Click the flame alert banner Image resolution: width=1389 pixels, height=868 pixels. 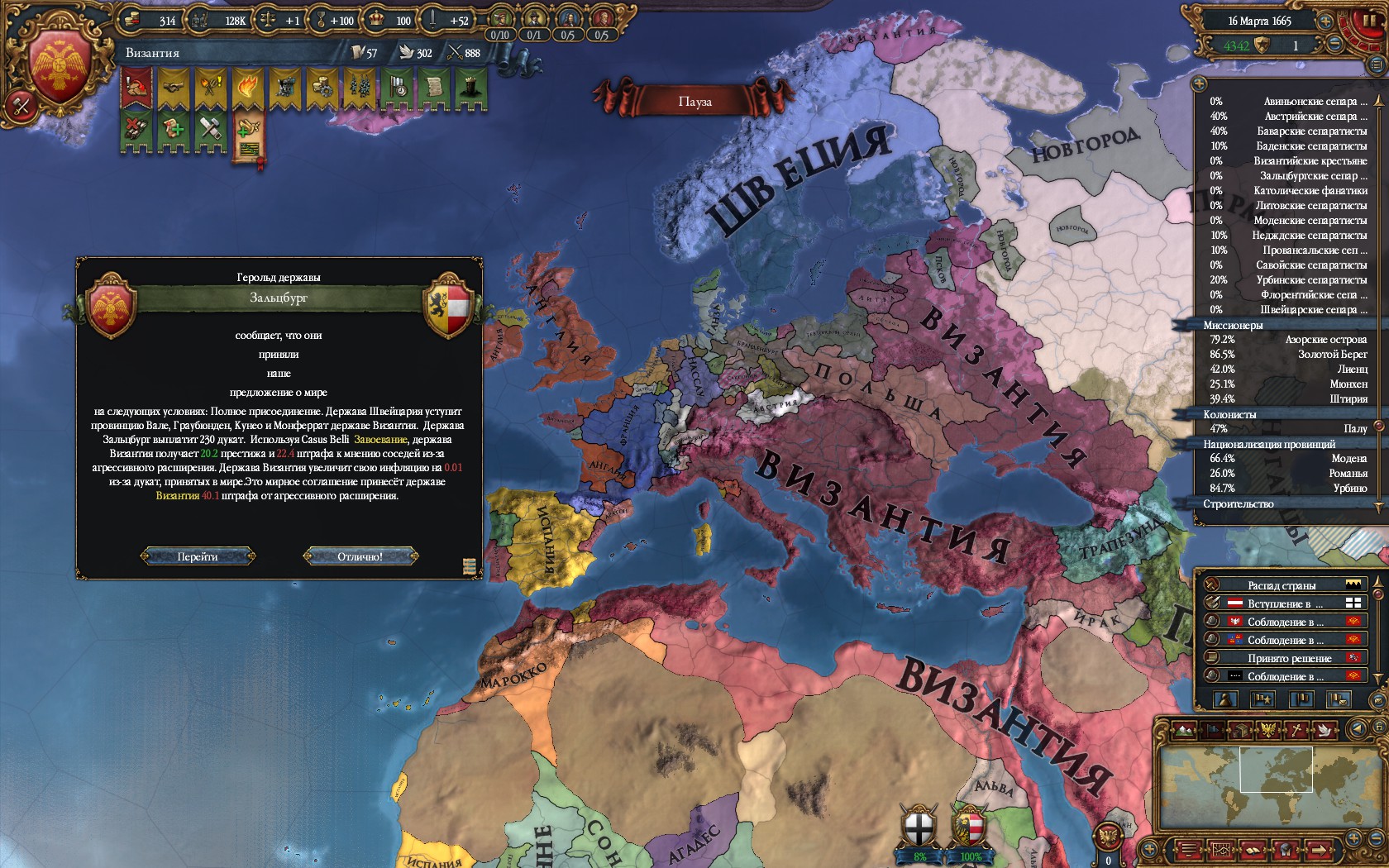click(248, 88)
